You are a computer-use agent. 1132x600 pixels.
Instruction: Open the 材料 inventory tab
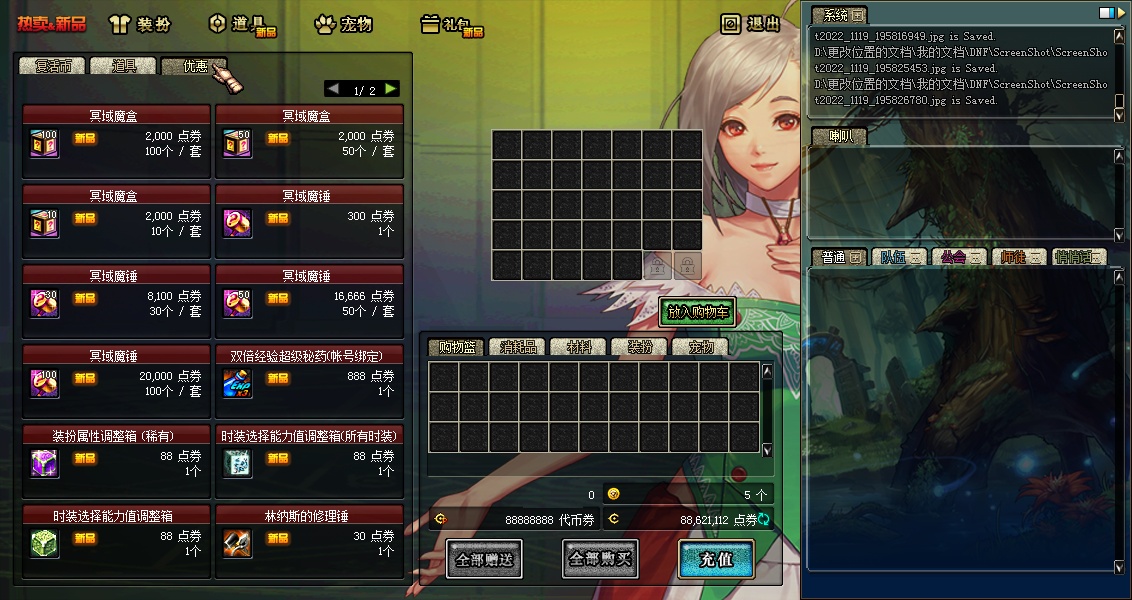point(578,347)
